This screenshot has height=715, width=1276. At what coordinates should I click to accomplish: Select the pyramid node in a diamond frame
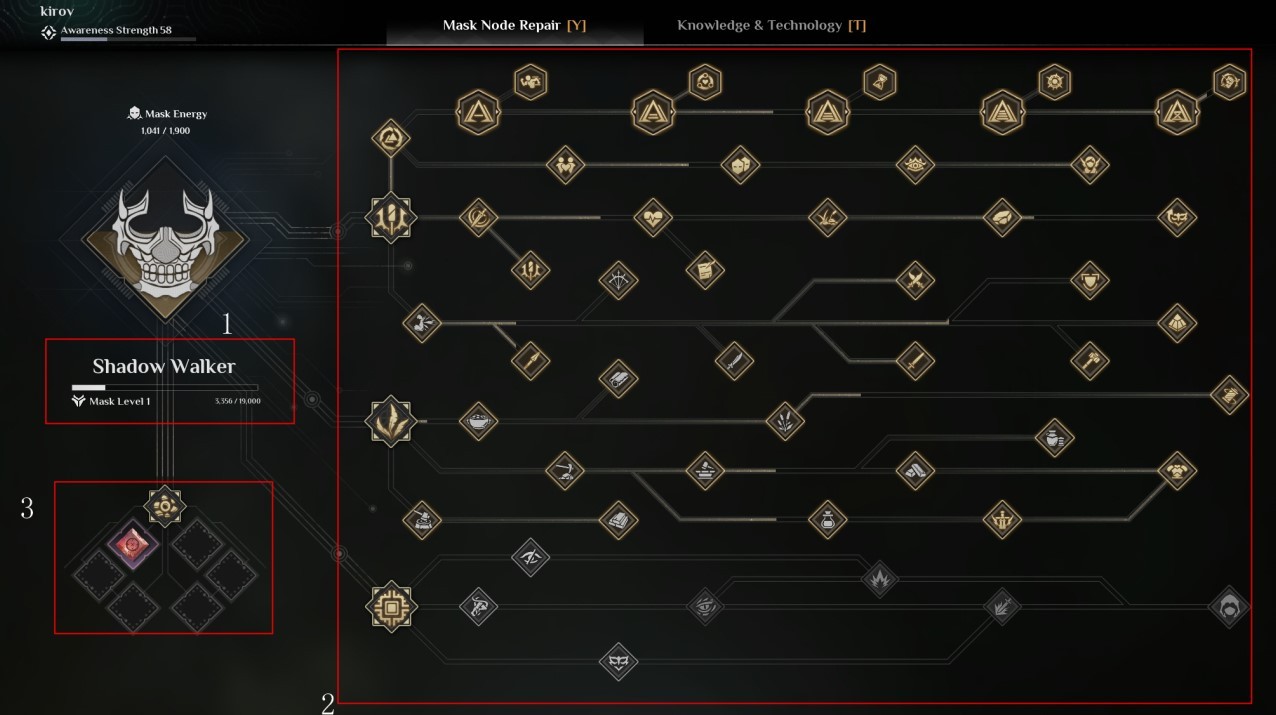tap(1177, 323)
